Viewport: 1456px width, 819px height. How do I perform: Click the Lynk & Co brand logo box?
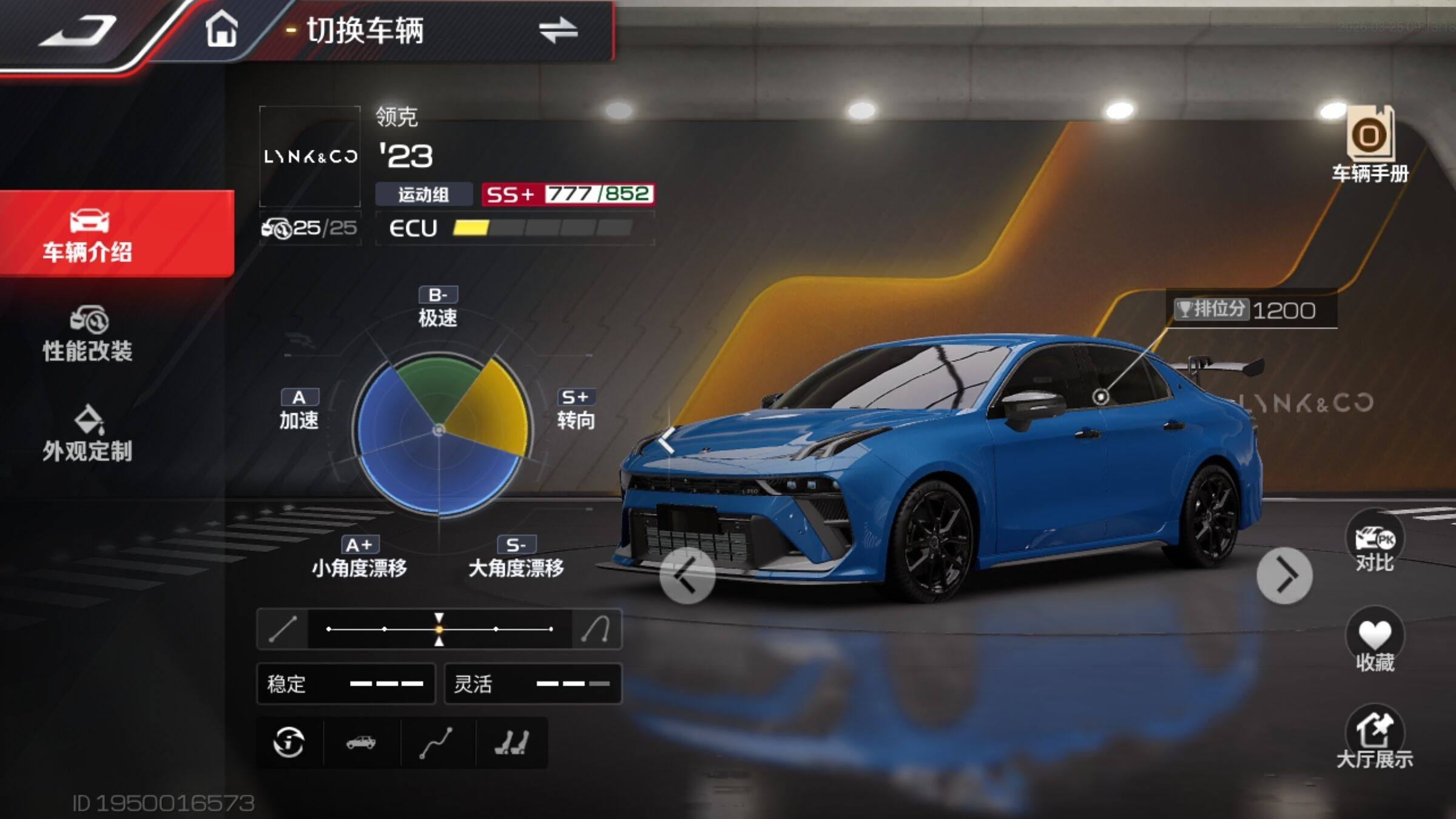coord(310,157)
